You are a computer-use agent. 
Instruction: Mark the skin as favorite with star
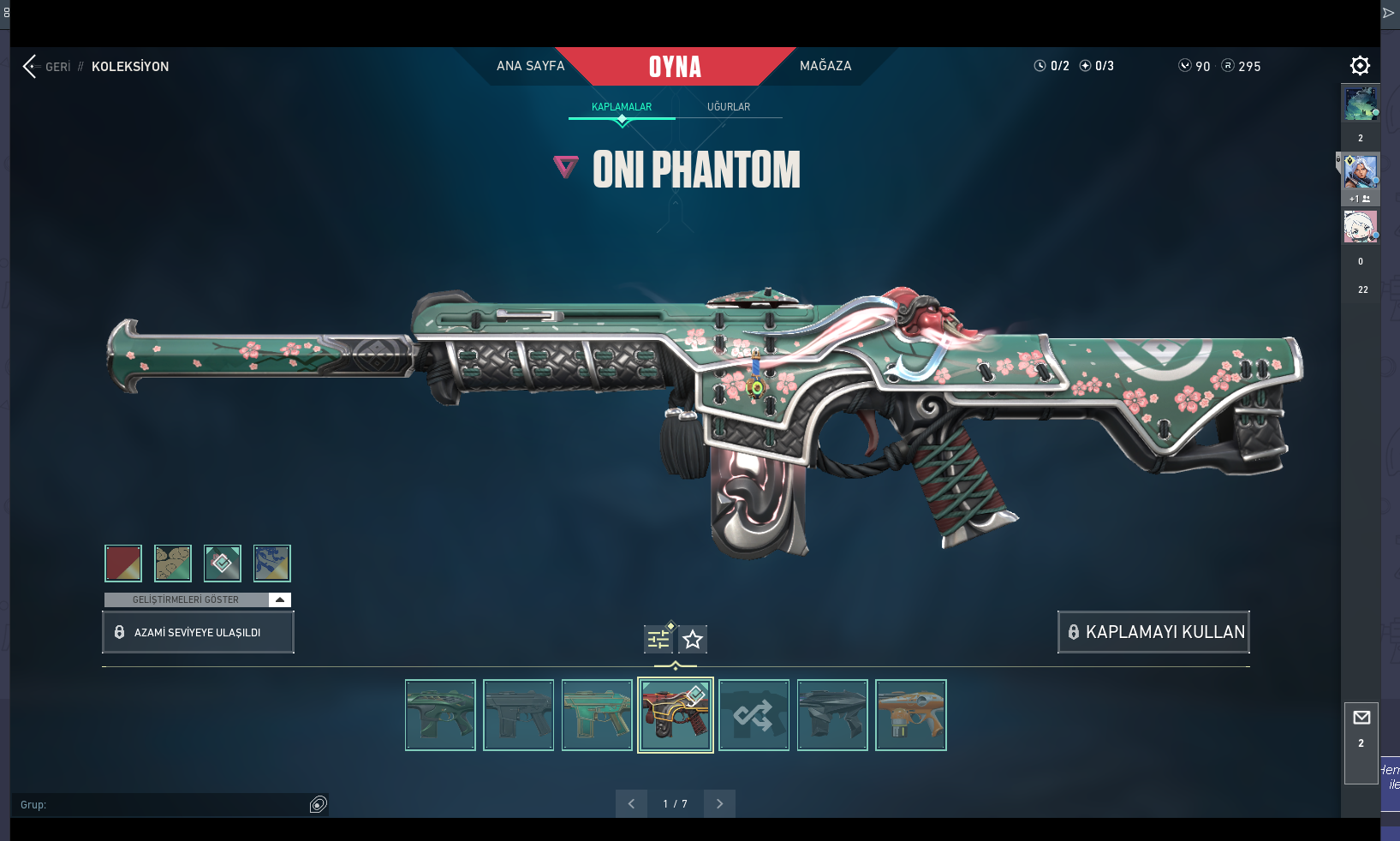[693, 639]
